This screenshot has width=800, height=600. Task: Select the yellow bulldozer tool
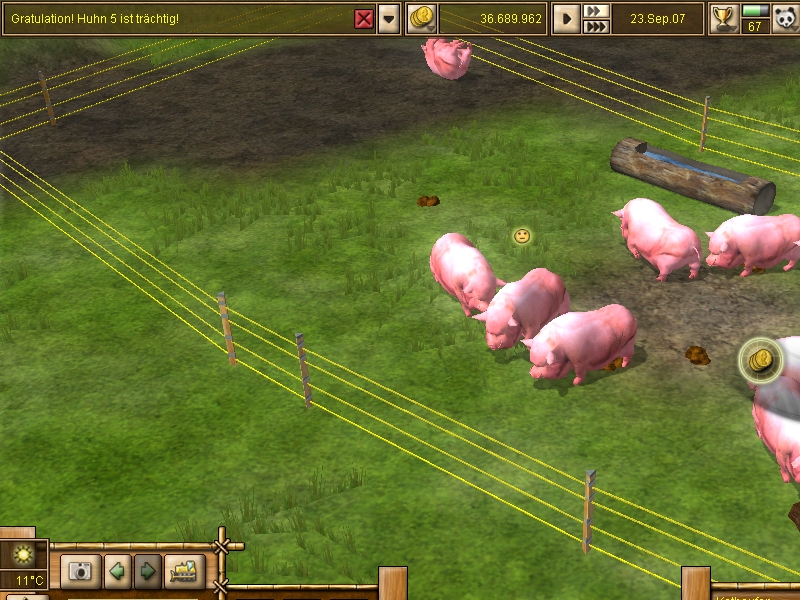coord(183,572)
